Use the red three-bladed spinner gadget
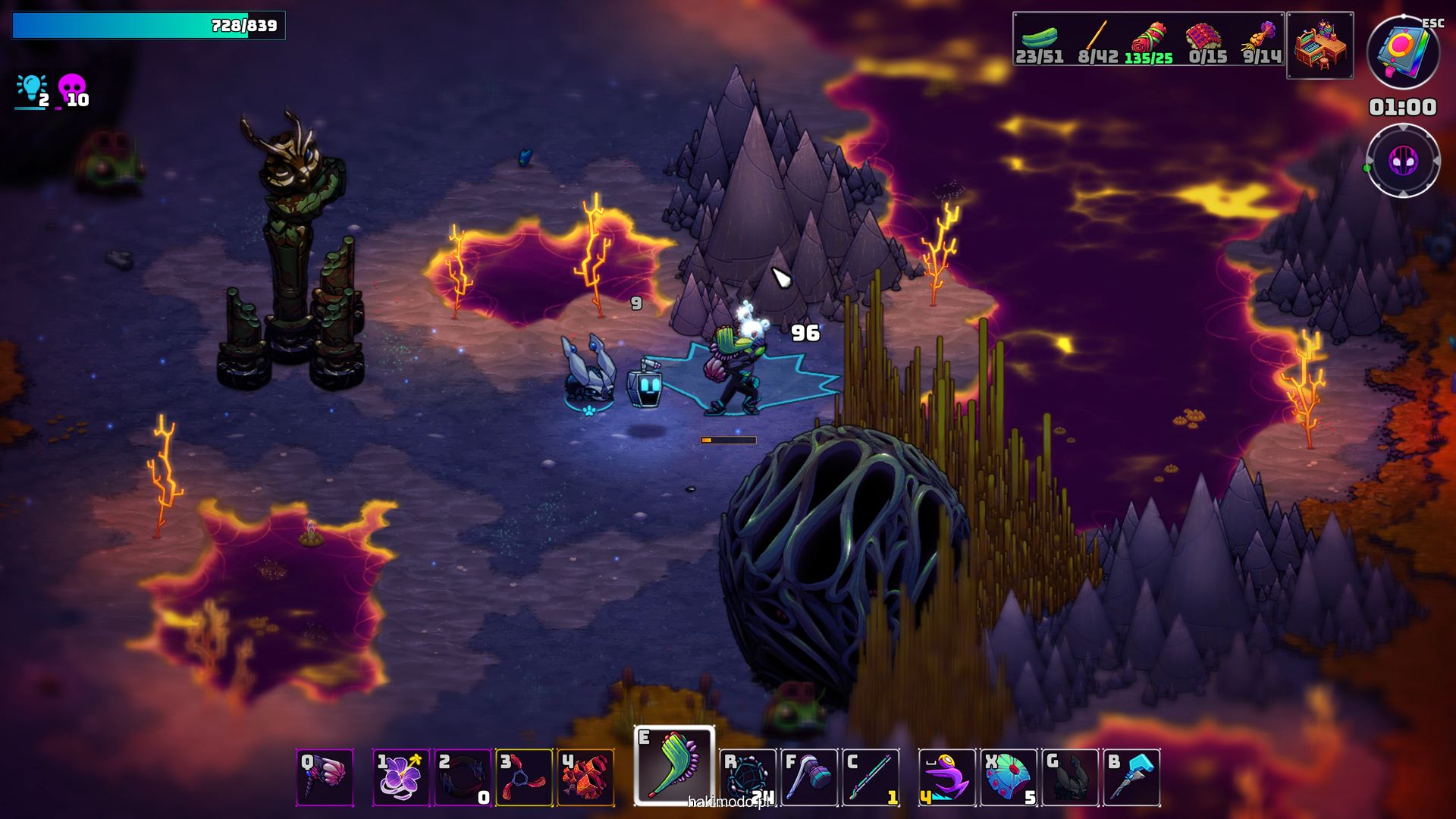 (524, 777)
